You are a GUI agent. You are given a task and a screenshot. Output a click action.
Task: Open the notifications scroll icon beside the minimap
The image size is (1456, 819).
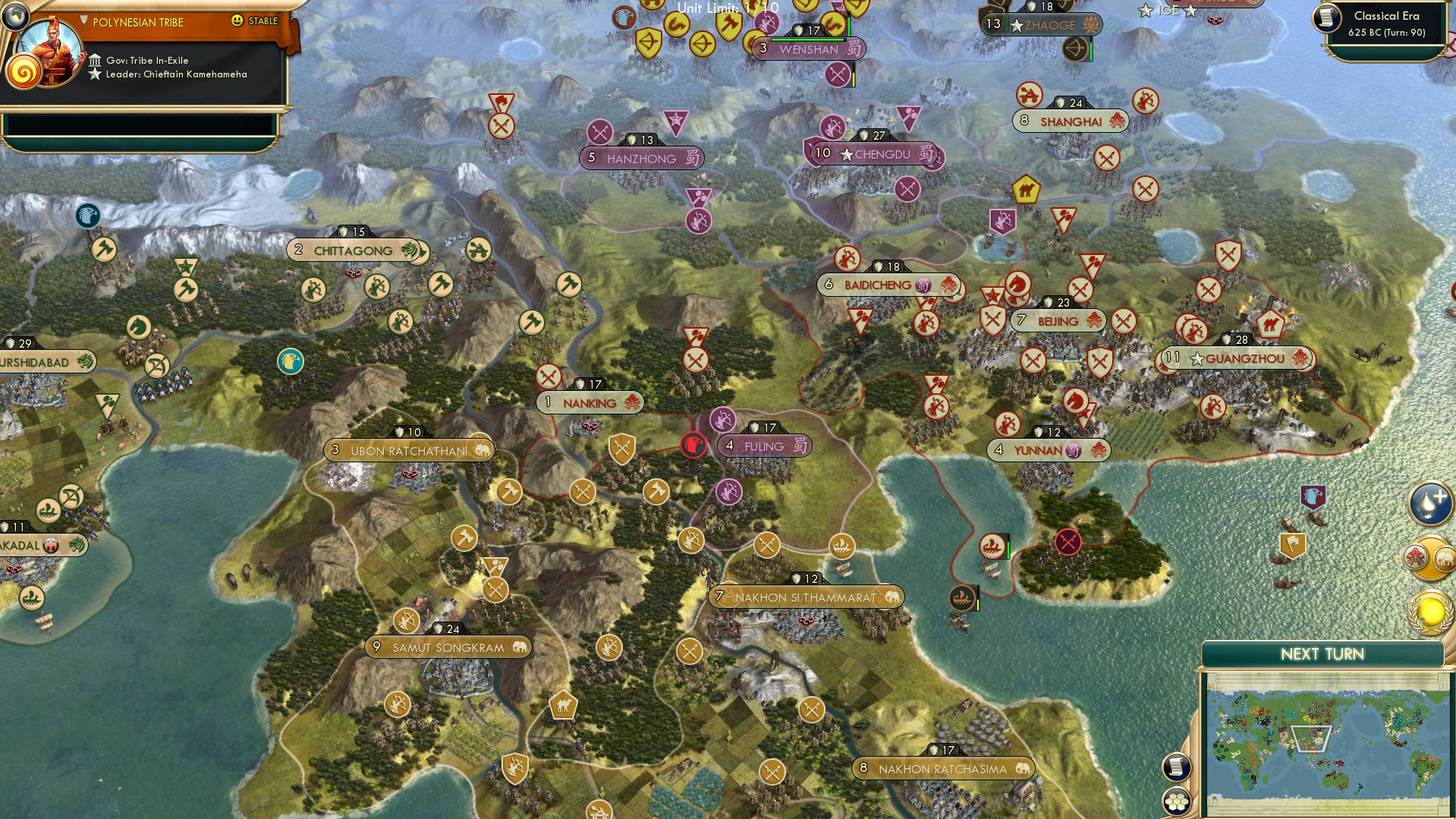(x=1176, y=767)
